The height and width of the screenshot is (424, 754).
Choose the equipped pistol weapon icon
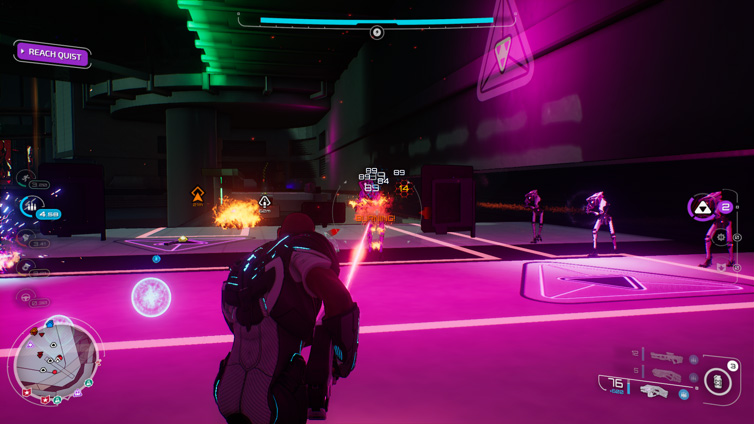click(653, 391)
